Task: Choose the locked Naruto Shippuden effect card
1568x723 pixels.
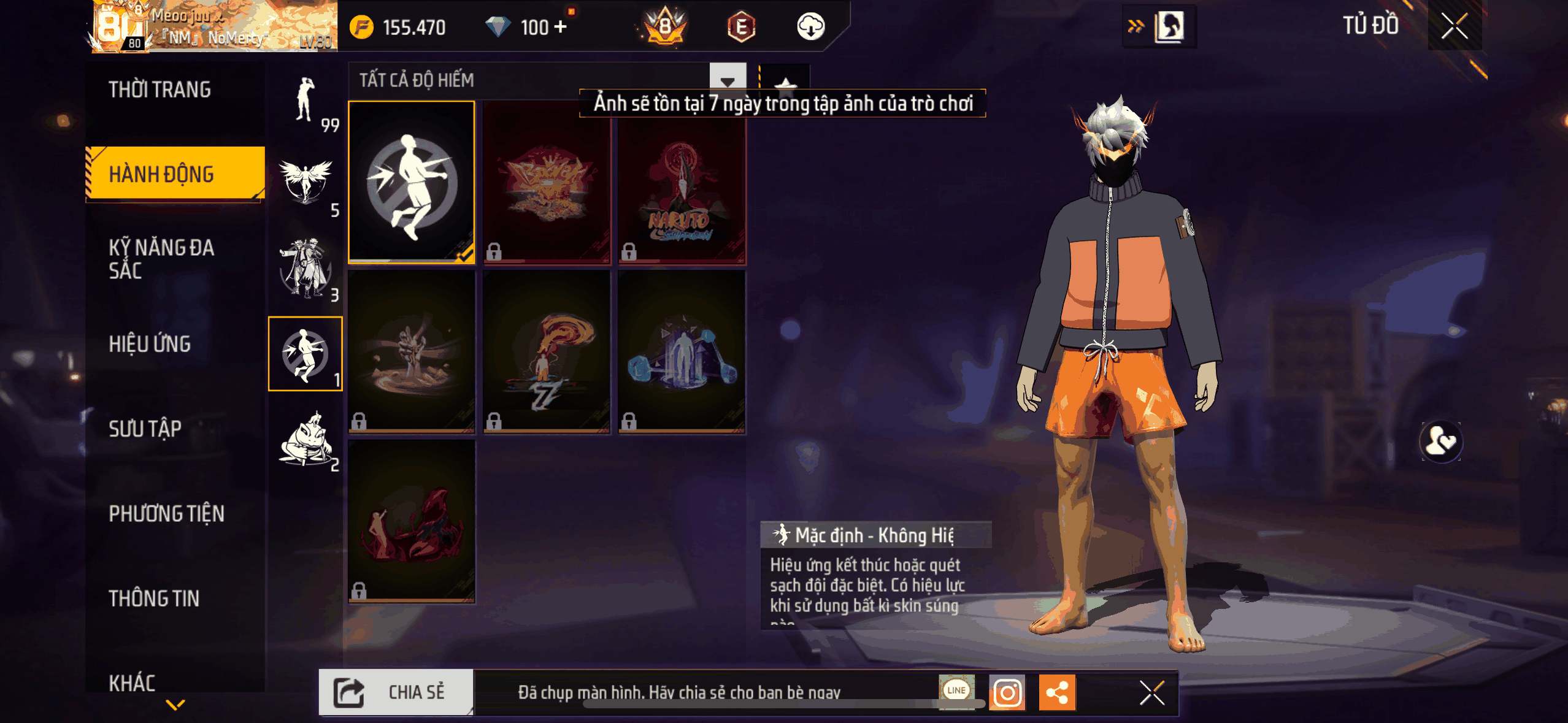Action: coord(682,182)
